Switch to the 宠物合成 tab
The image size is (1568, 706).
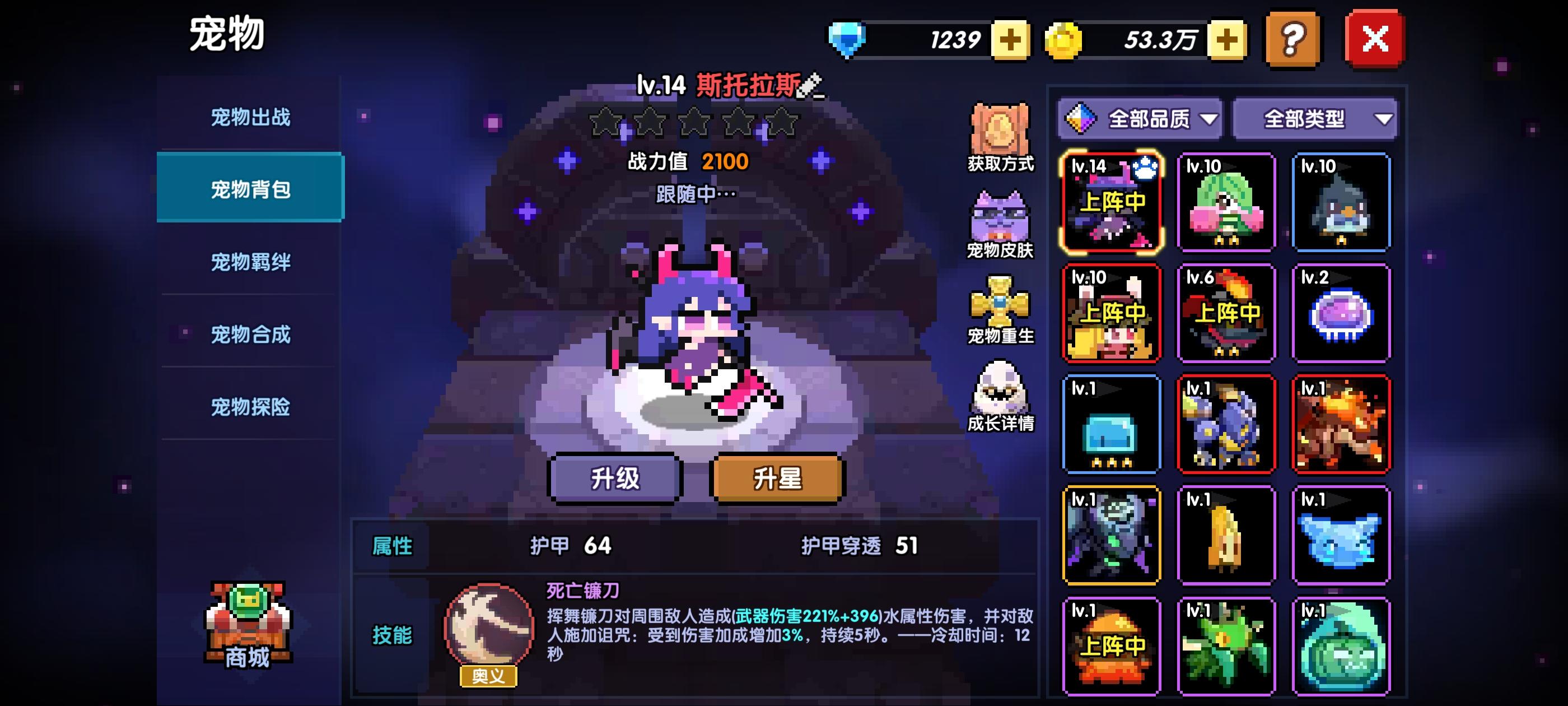click(x=250, y=335)
